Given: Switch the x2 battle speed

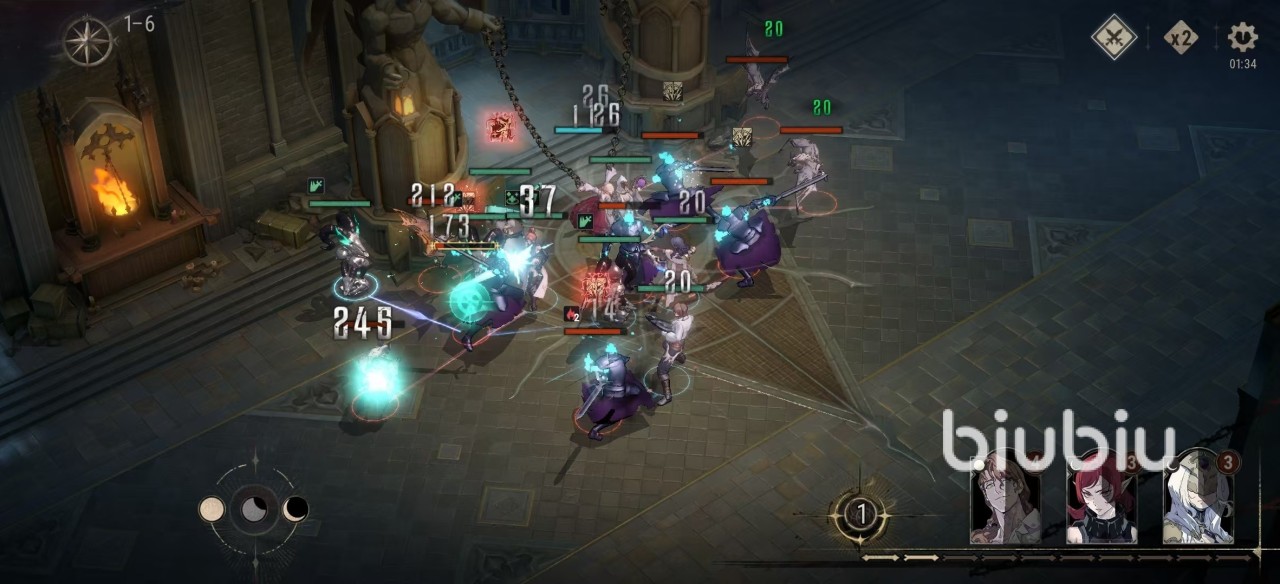Looking at the screenshot, I should coord(1181,39).
